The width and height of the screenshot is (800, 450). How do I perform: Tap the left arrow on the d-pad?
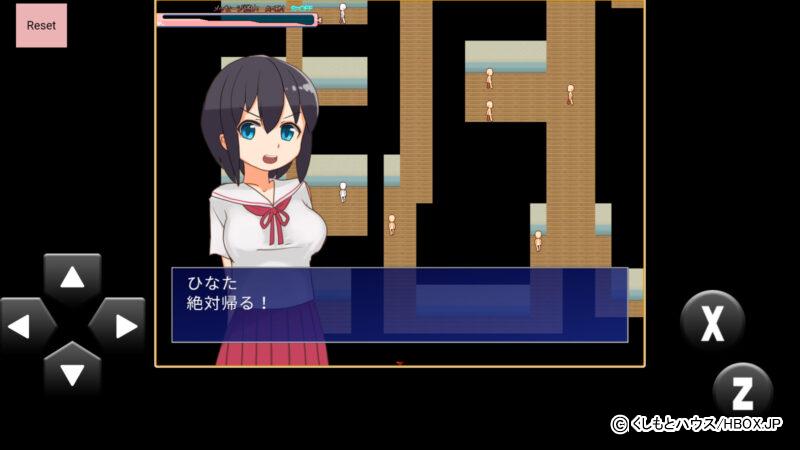point(25,325)
